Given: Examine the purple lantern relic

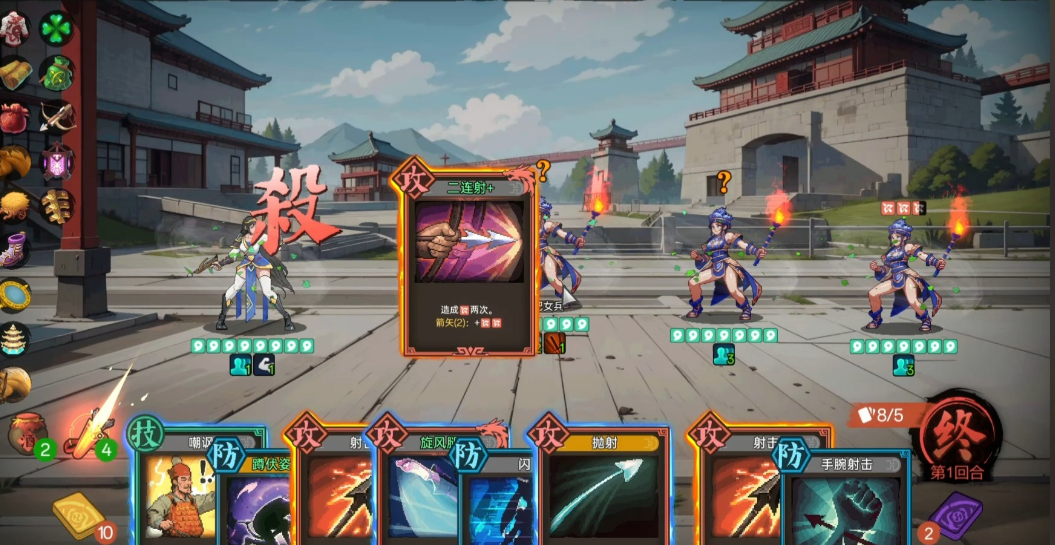Looking at the screenshot, I should pos(56,162).
